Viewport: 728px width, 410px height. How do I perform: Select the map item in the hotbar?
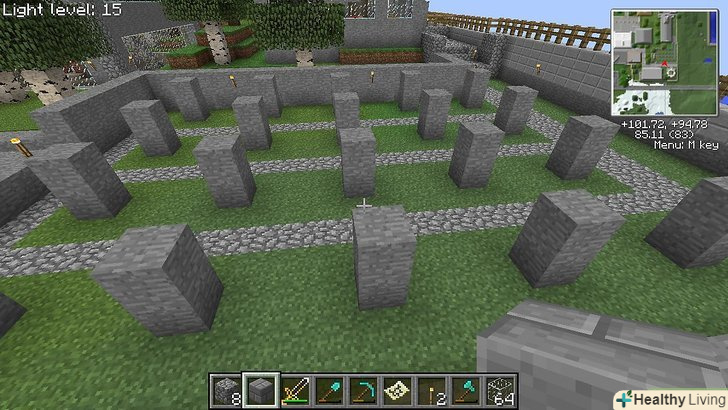[x=399, y=390]
